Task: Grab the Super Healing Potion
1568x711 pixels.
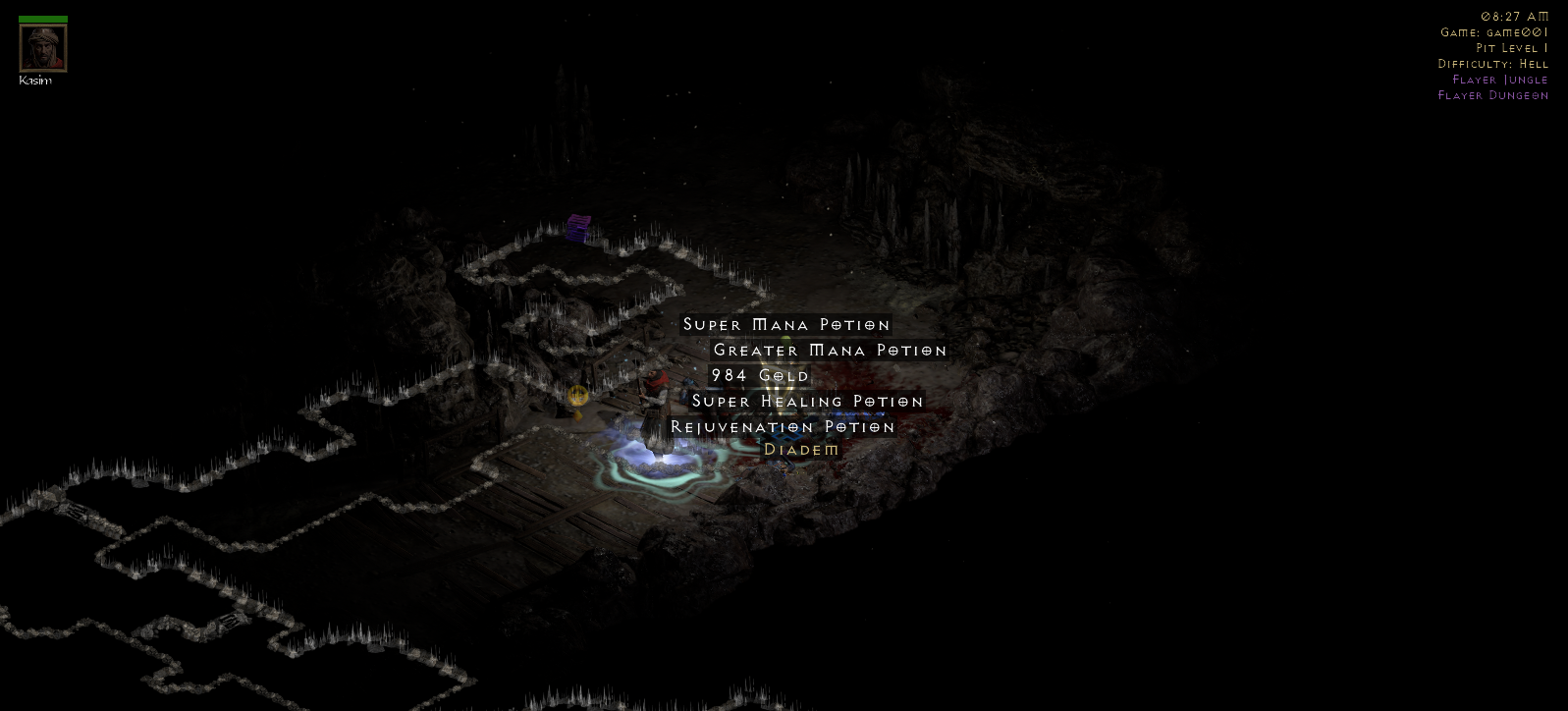Action: 807,402
